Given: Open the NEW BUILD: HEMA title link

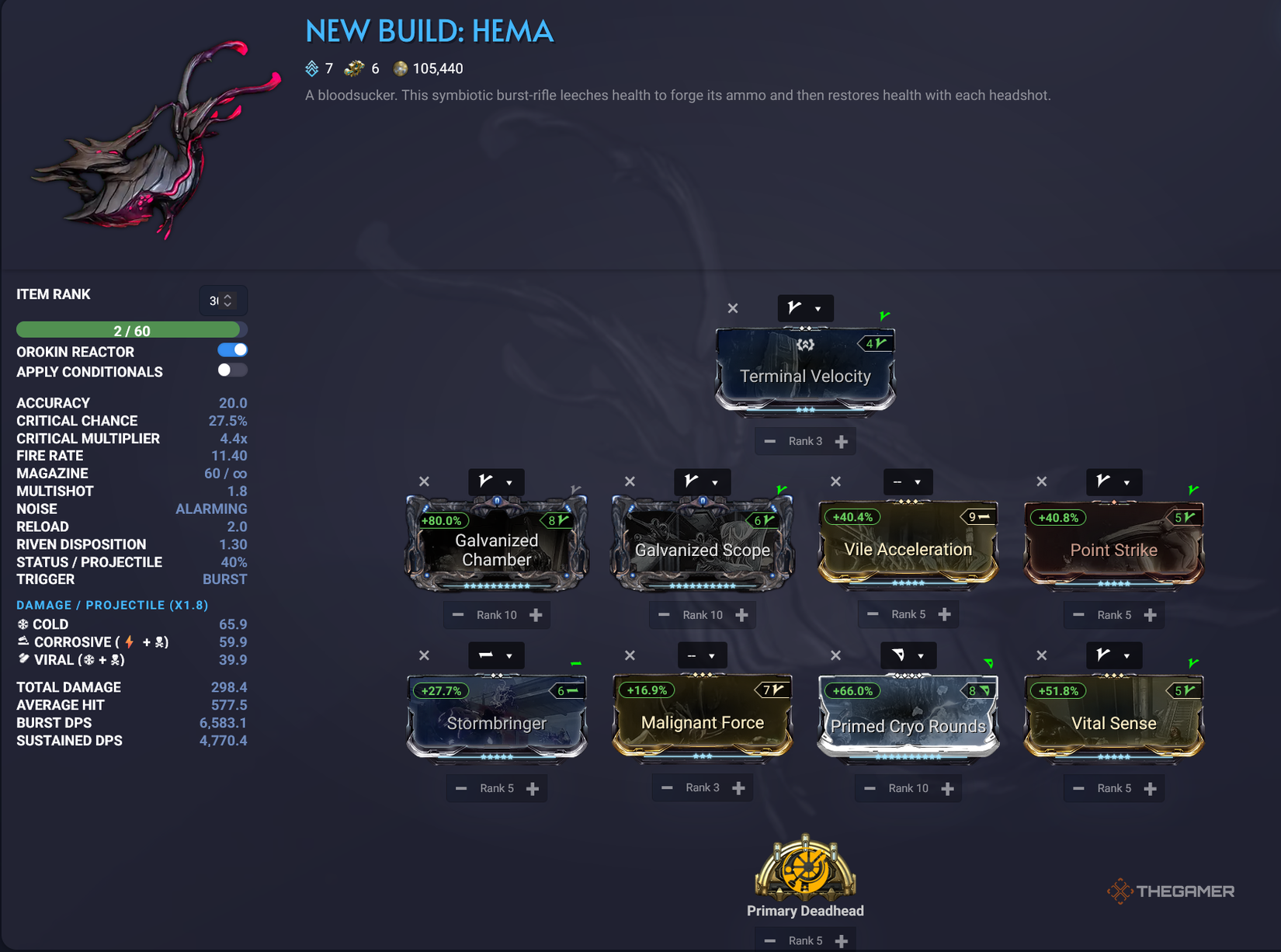Looking at the screenshot, I should tap(429, 31).
